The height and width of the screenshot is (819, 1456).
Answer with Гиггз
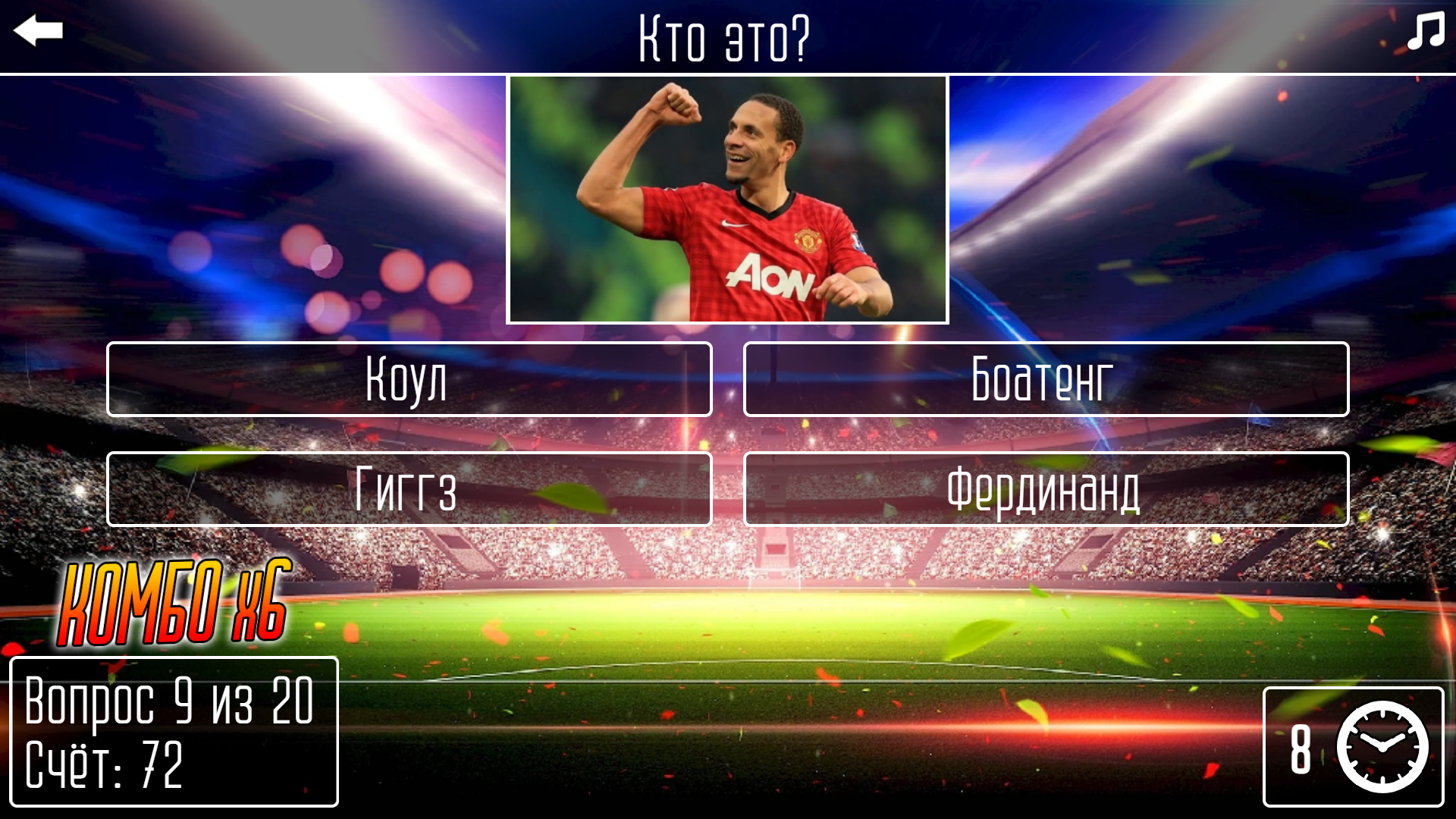[x=409, y=489]
